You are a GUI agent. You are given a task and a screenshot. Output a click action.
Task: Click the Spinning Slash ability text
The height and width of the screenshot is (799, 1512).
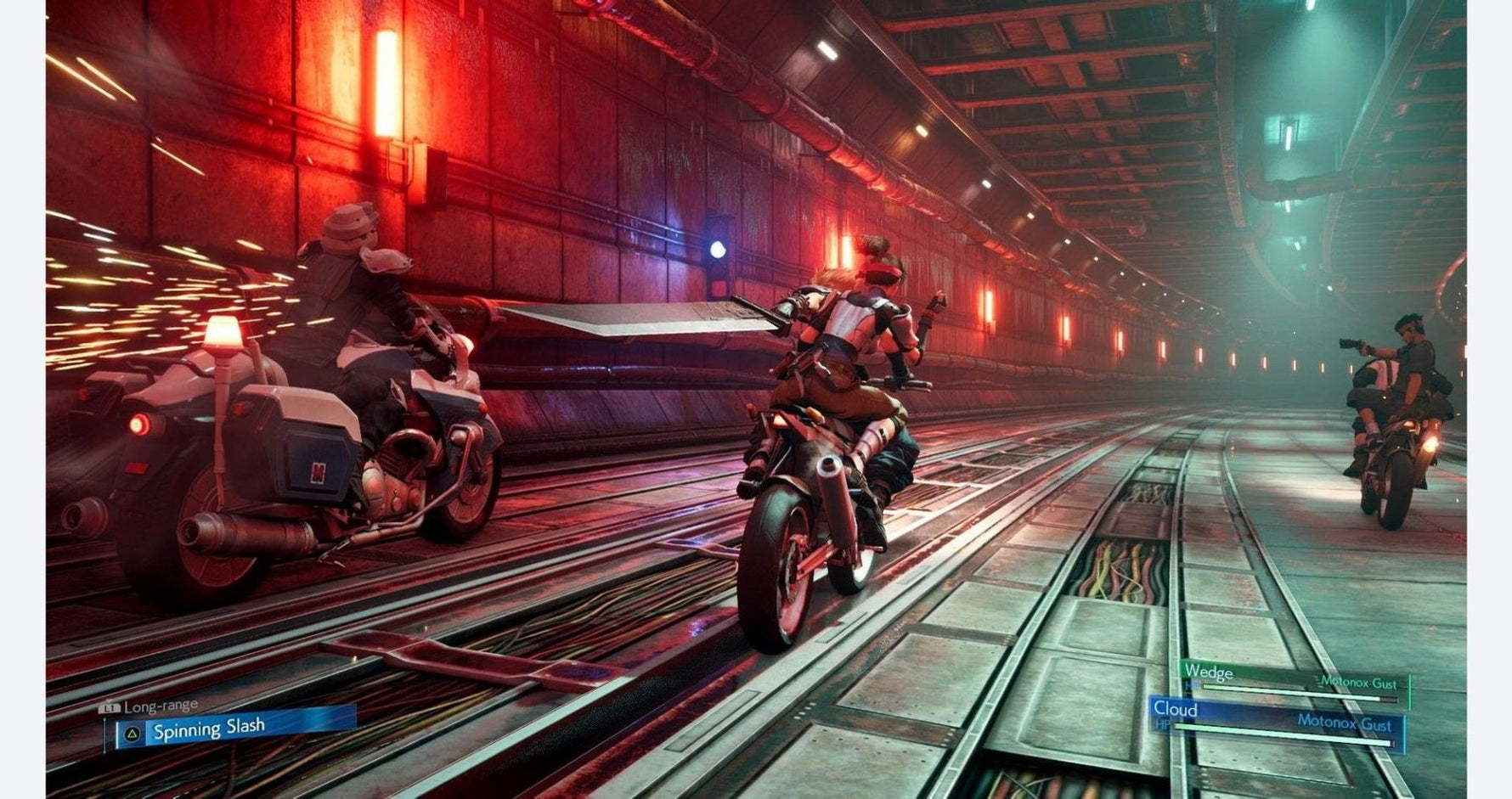[x=209, y=730]
